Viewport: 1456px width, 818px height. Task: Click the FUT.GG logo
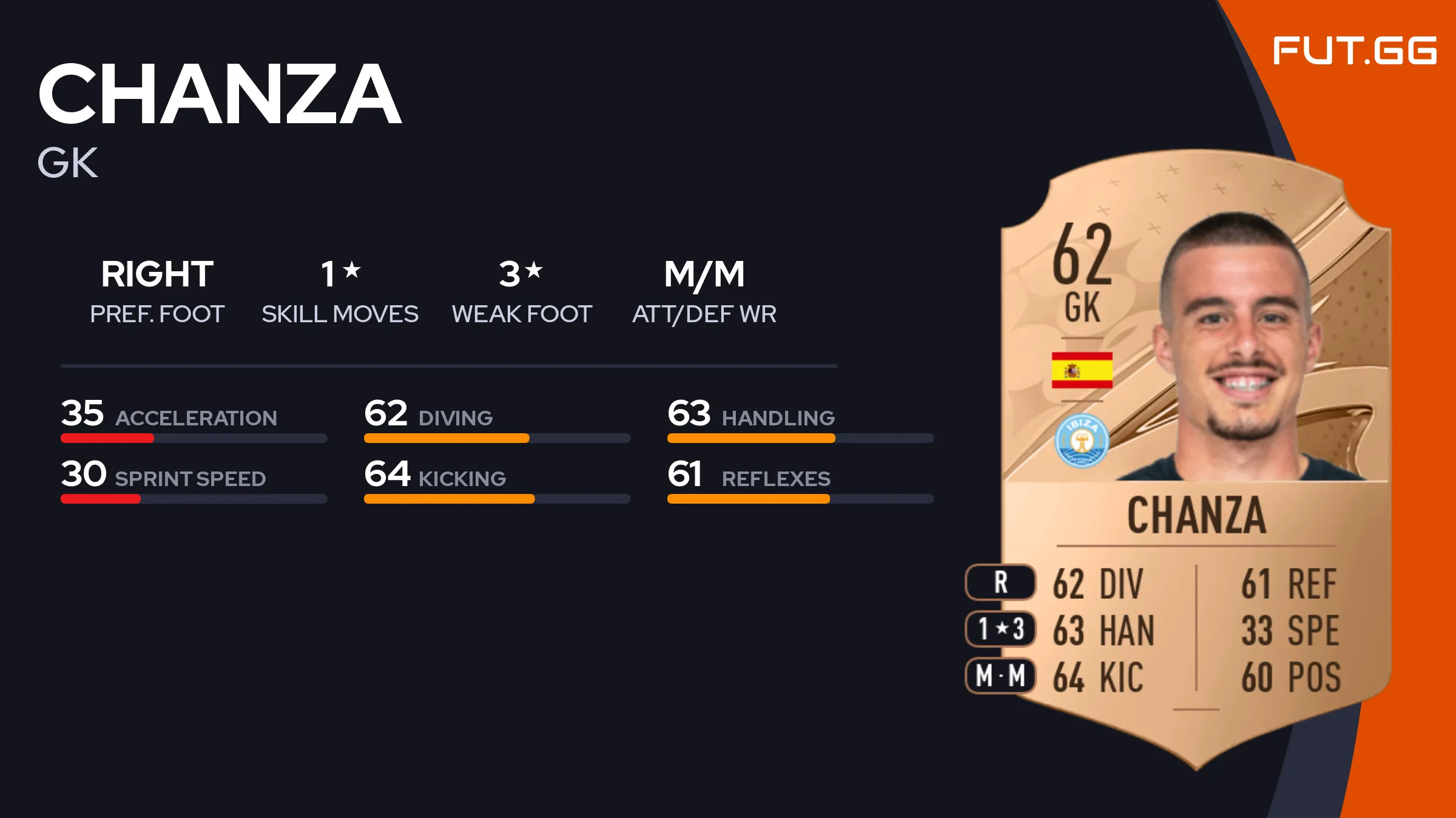coord(1354,50)
